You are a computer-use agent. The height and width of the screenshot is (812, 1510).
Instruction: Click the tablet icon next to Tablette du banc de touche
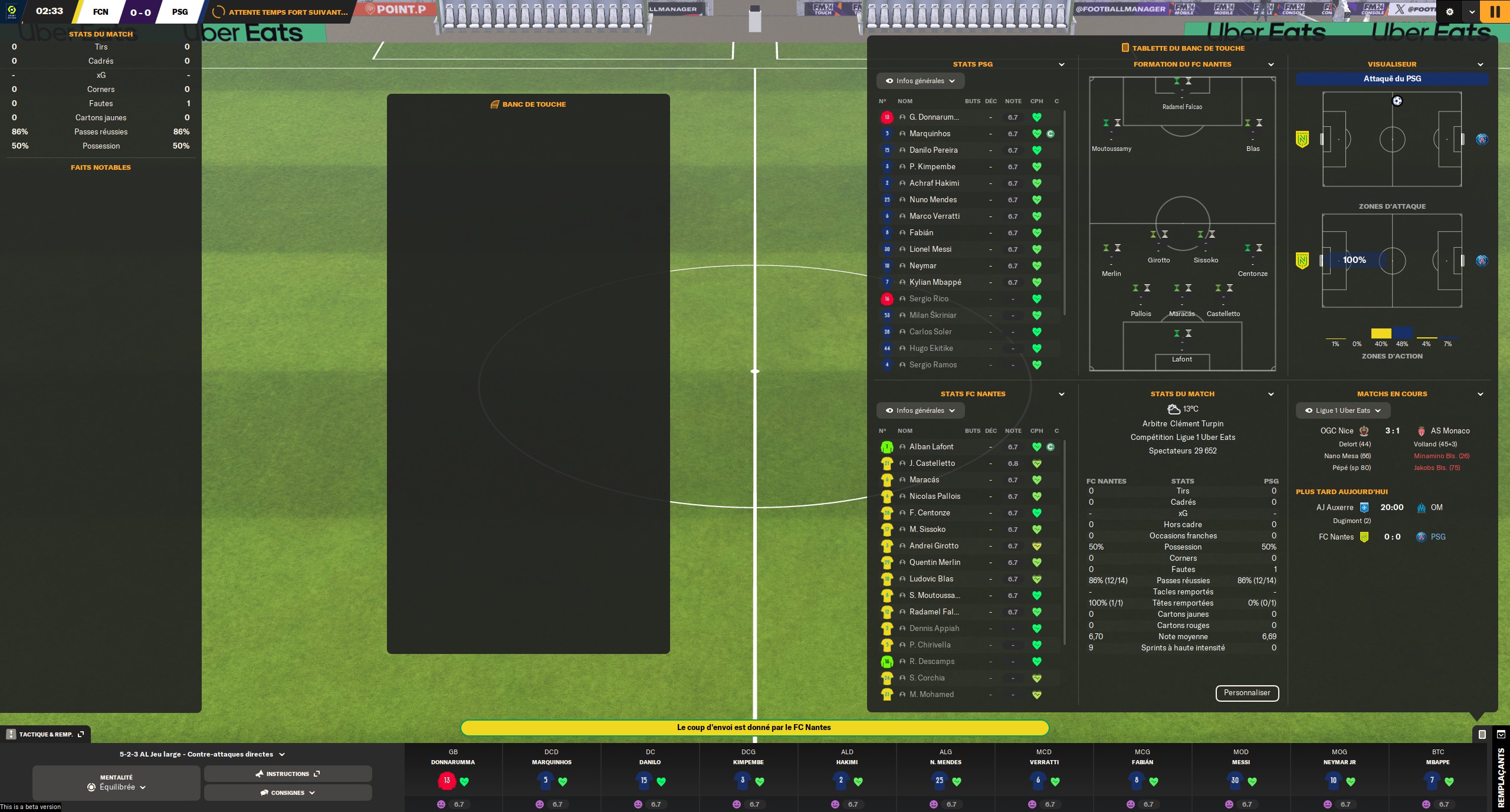(1125, 48)
